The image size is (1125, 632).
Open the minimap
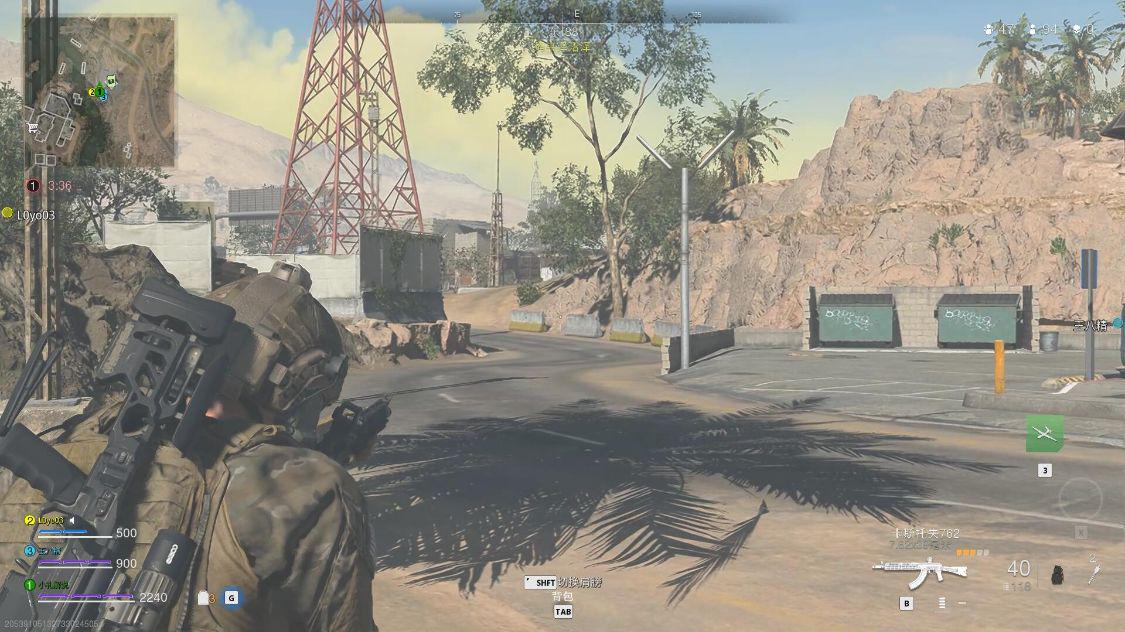point(100,90)
